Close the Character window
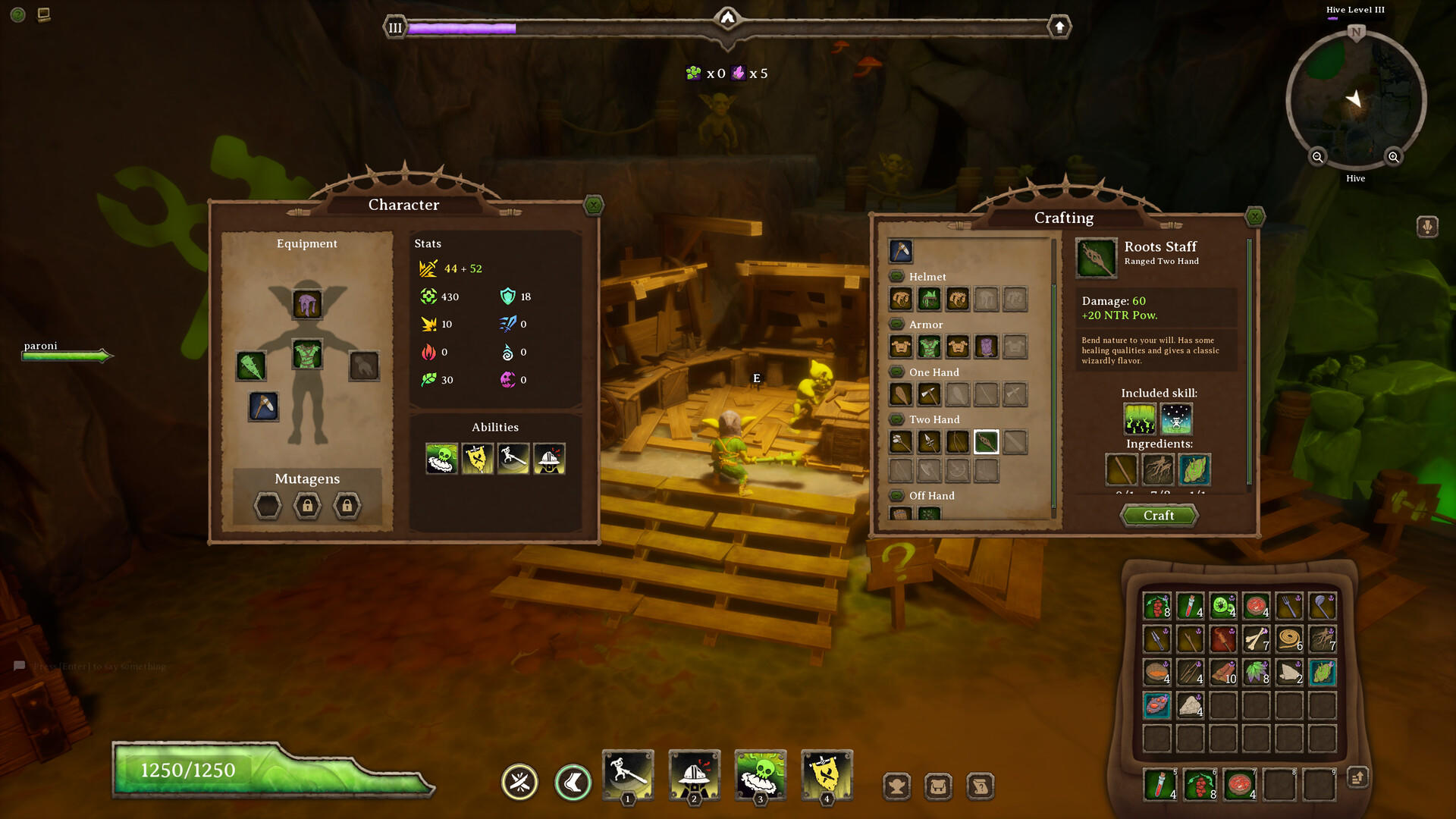This screenshot has height=819, width=1456. click(594, 205)
